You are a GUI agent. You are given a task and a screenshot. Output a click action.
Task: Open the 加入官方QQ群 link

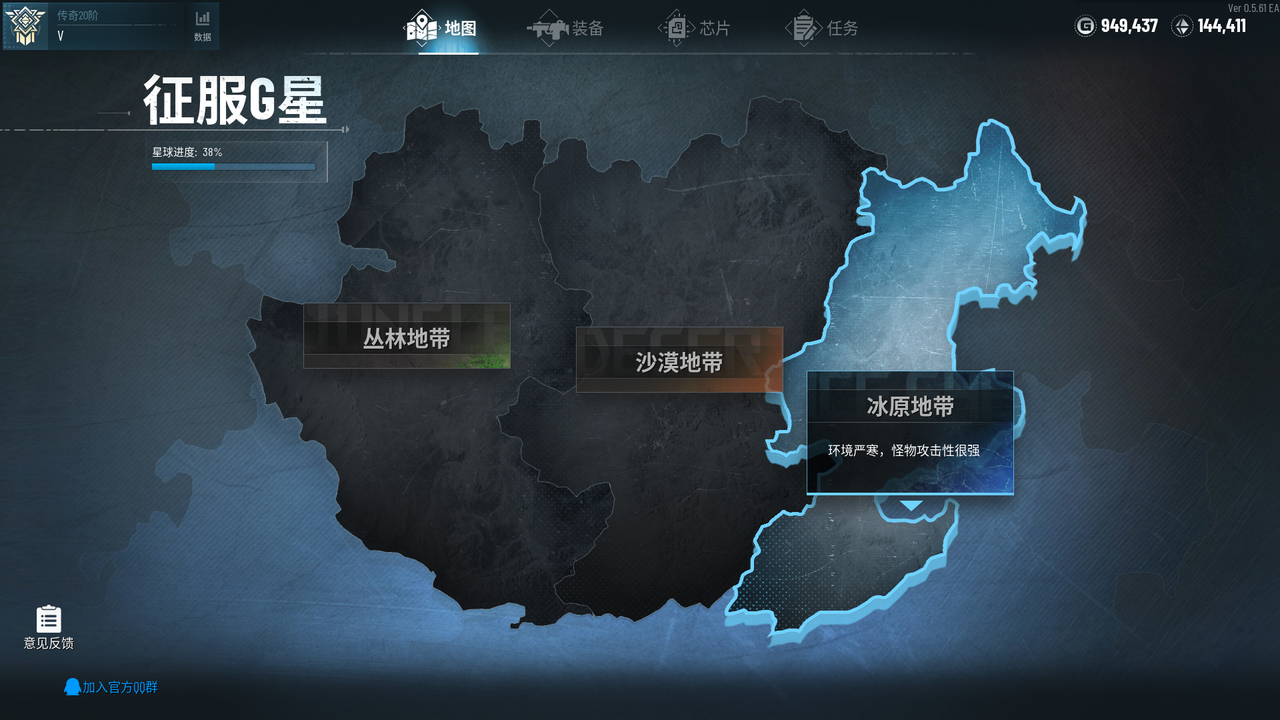[x=113, y=687]
